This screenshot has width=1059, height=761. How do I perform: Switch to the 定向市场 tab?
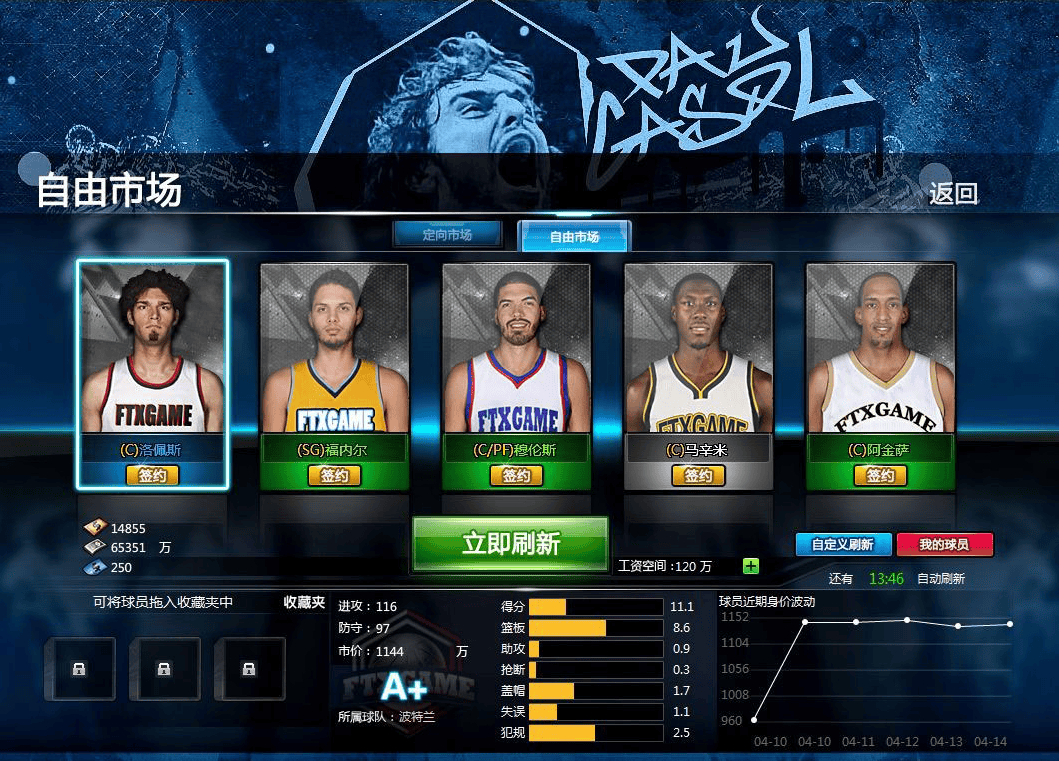[446, 235]
